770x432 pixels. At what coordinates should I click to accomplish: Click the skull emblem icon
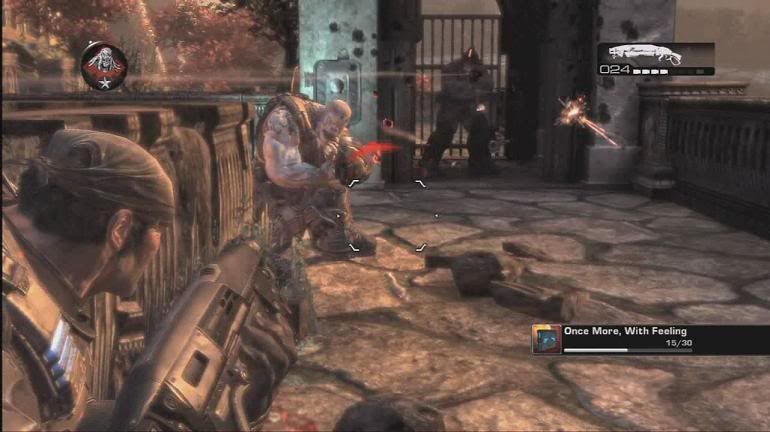click(x=104, y=63)
